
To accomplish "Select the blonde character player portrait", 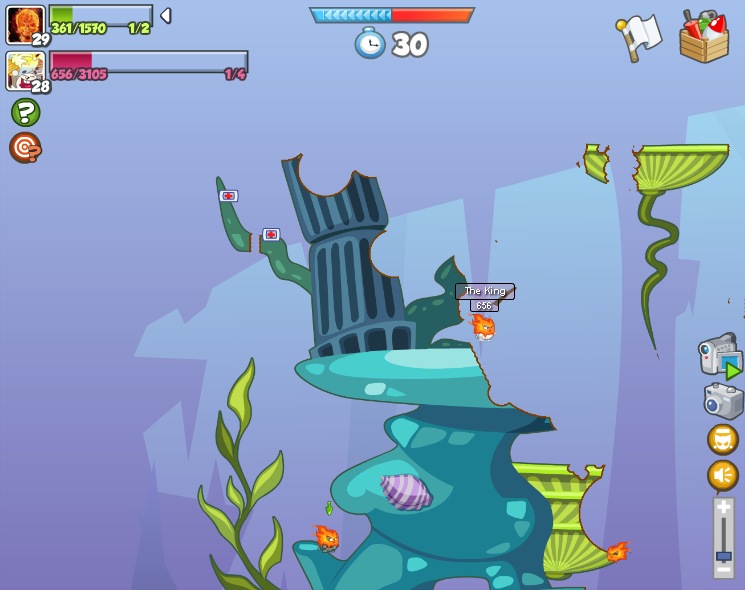I will pos(24,71).
